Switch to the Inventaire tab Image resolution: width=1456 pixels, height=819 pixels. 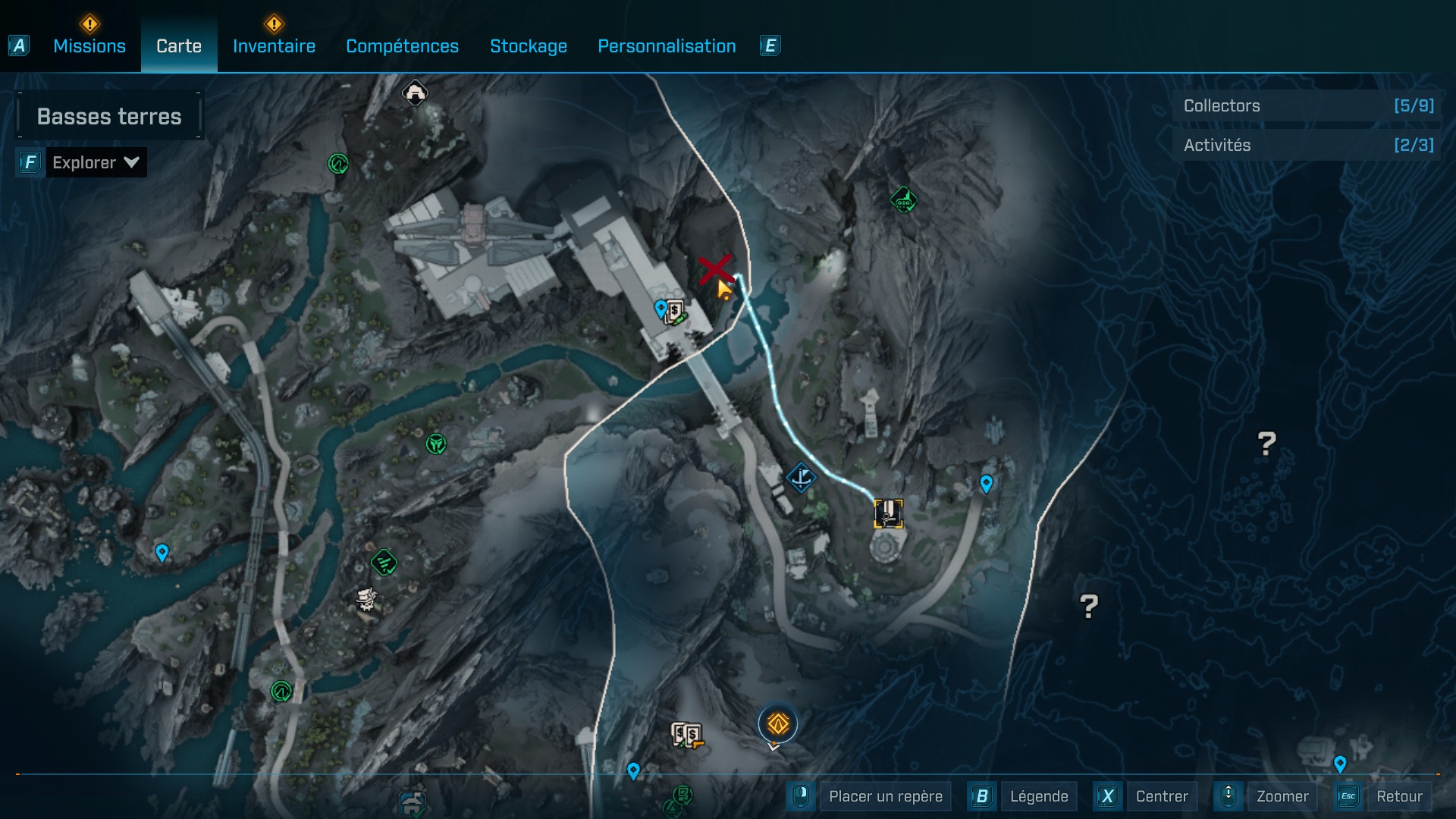[x=274, y=45]
